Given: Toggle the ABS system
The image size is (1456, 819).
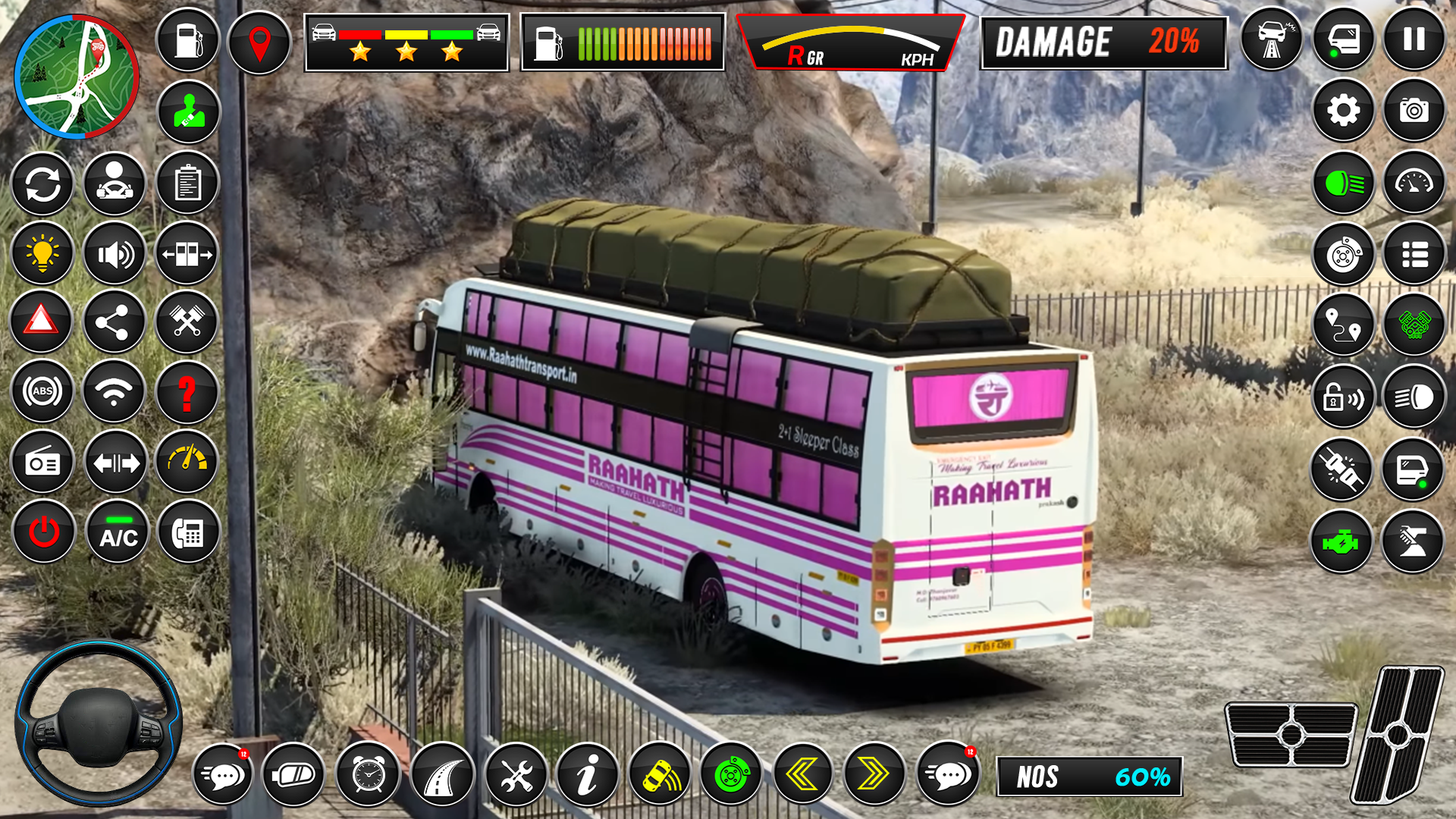Looking at the screenshot, I should [42, 392].
